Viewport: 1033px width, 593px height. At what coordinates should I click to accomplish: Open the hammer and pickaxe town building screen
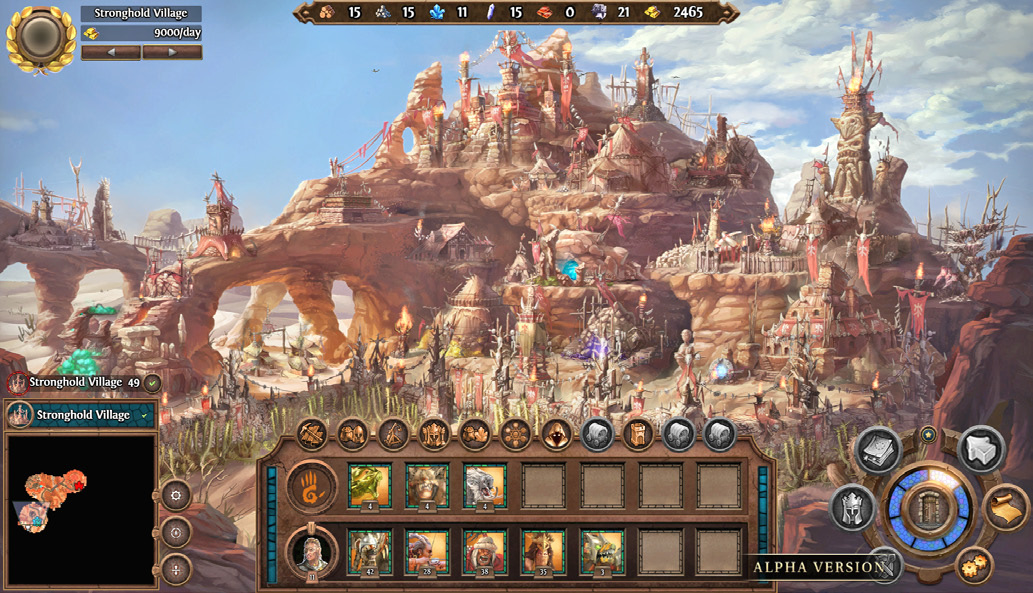coord(312,434)
